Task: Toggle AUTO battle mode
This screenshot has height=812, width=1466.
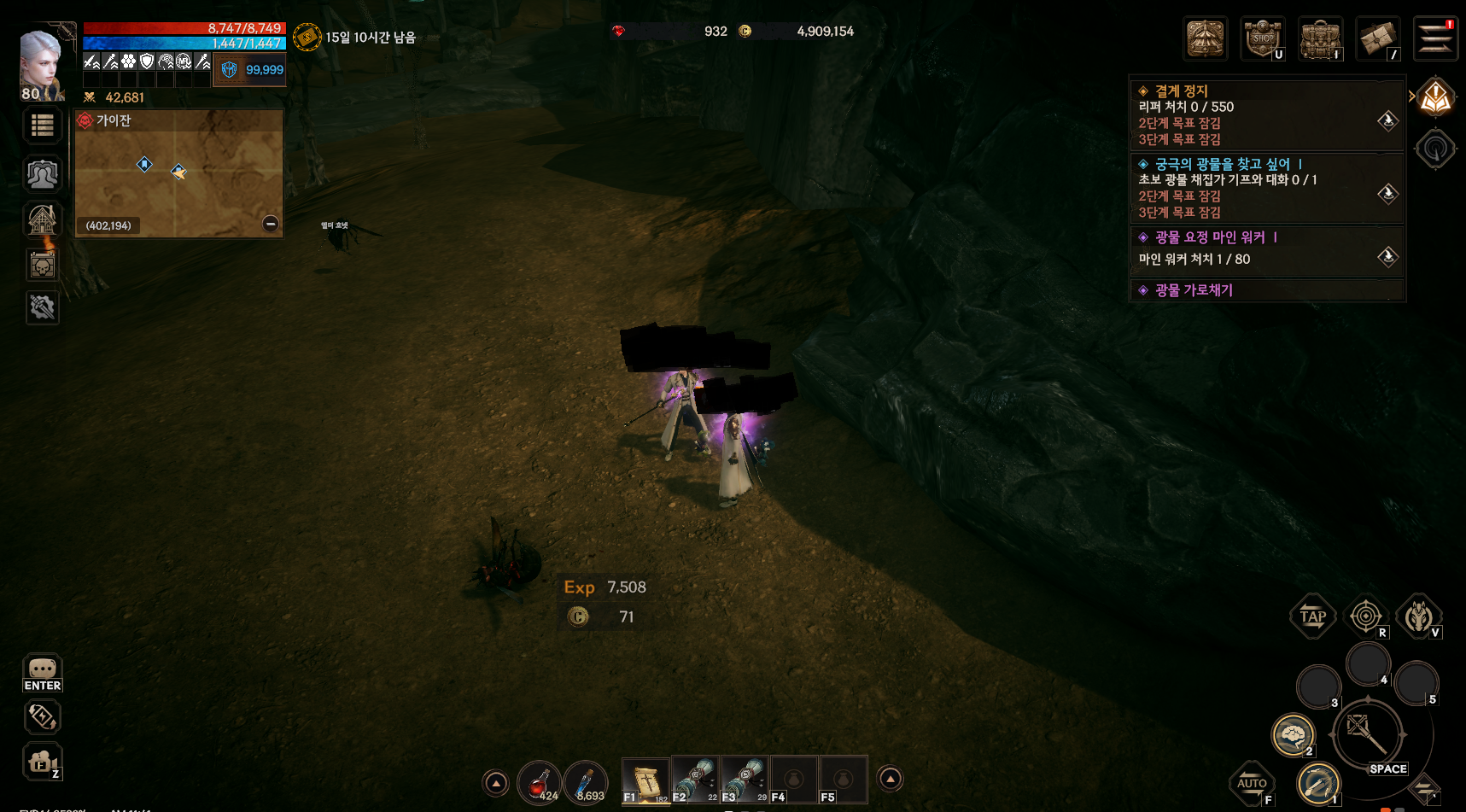Action: click(x=1252, y=783)
